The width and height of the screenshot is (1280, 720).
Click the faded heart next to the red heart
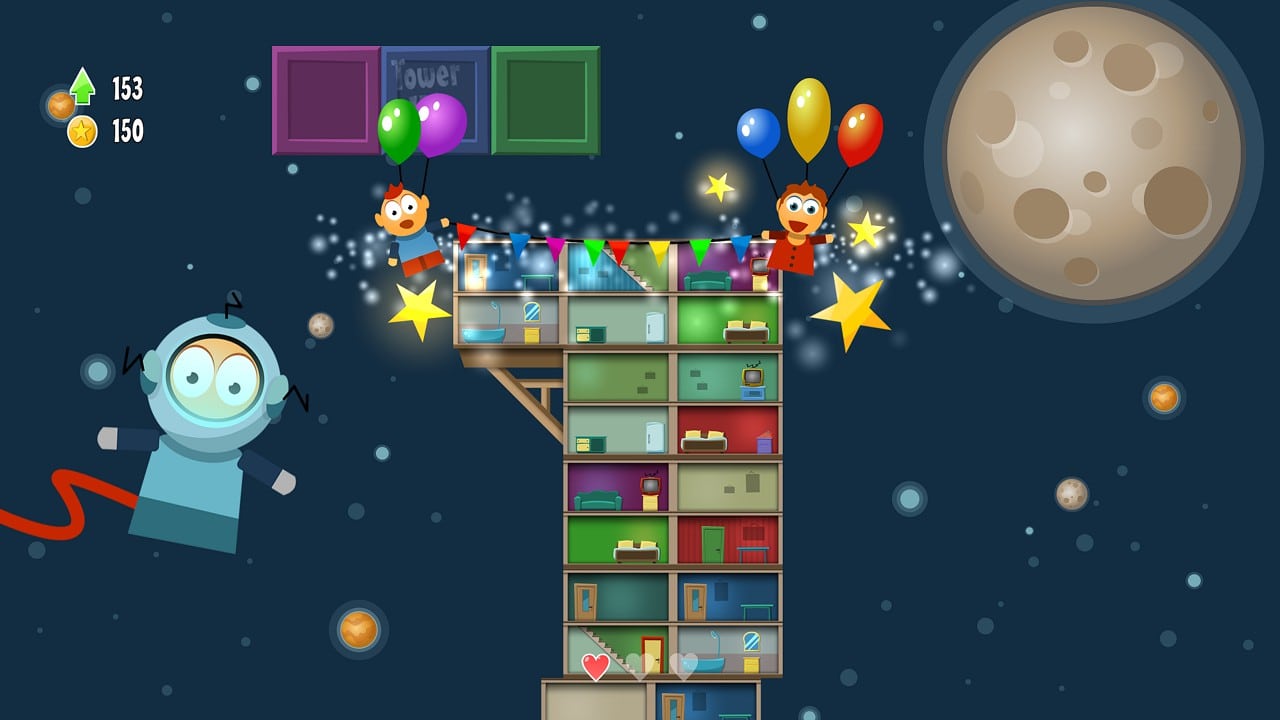coord(640,665)
